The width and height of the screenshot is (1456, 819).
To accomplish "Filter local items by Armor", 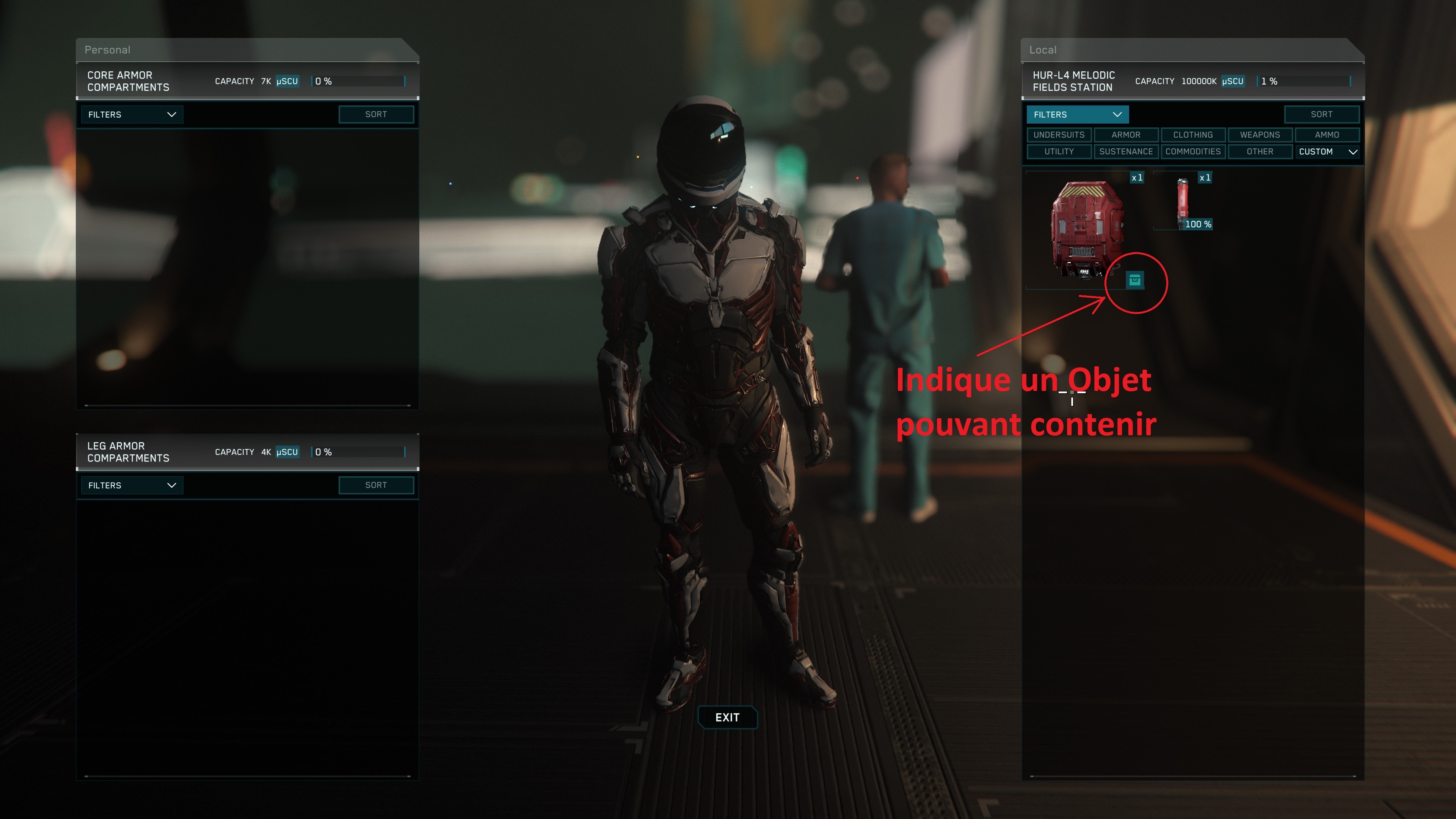I will click(x=1125, y=135).
